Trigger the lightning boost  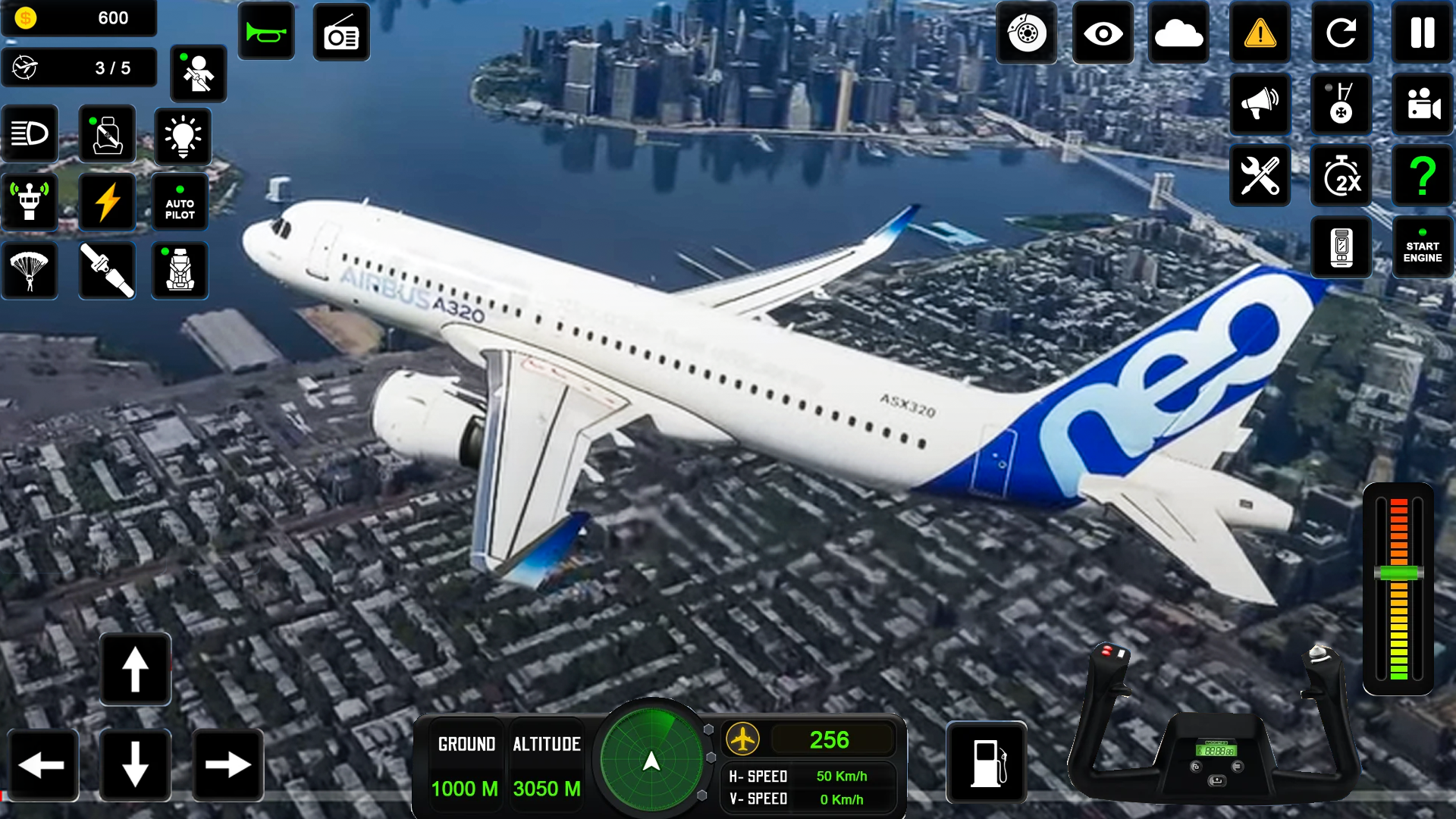[x=106, y=202]
